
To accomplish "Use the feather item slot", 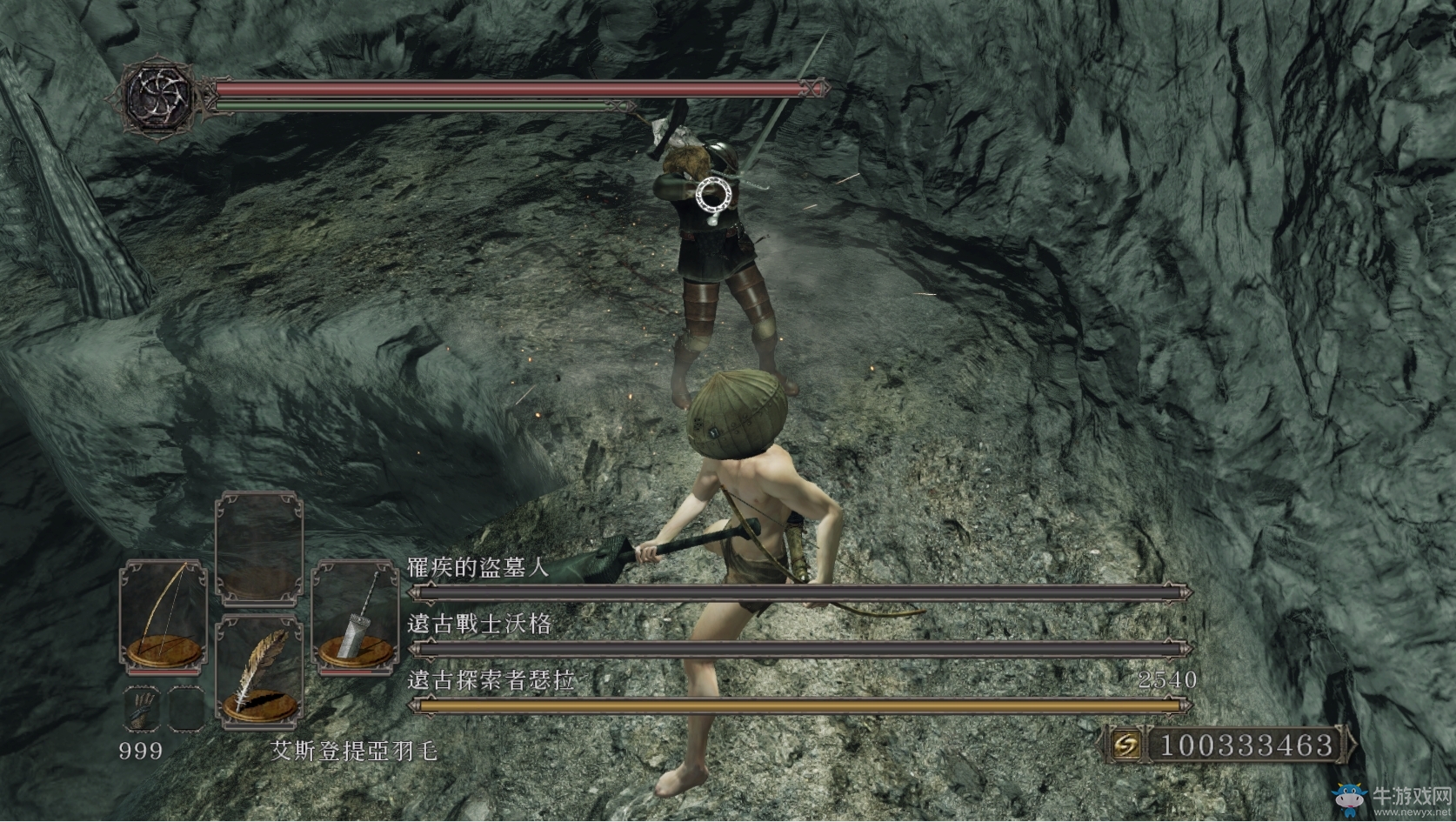I will [258, 672].
